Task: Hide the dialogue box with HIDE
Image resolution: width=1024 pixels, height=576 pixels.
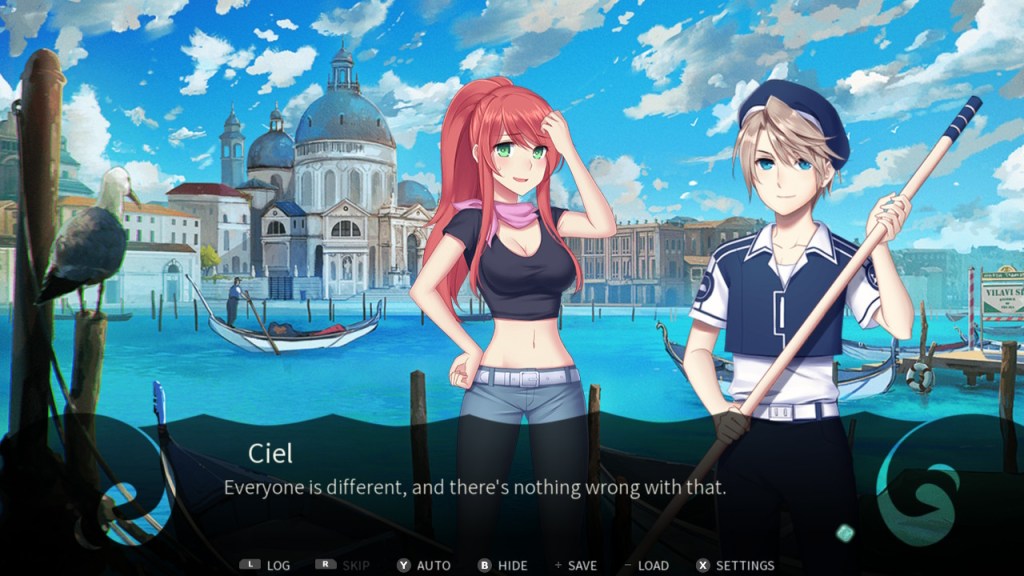Action: click(x=503, y=565)
